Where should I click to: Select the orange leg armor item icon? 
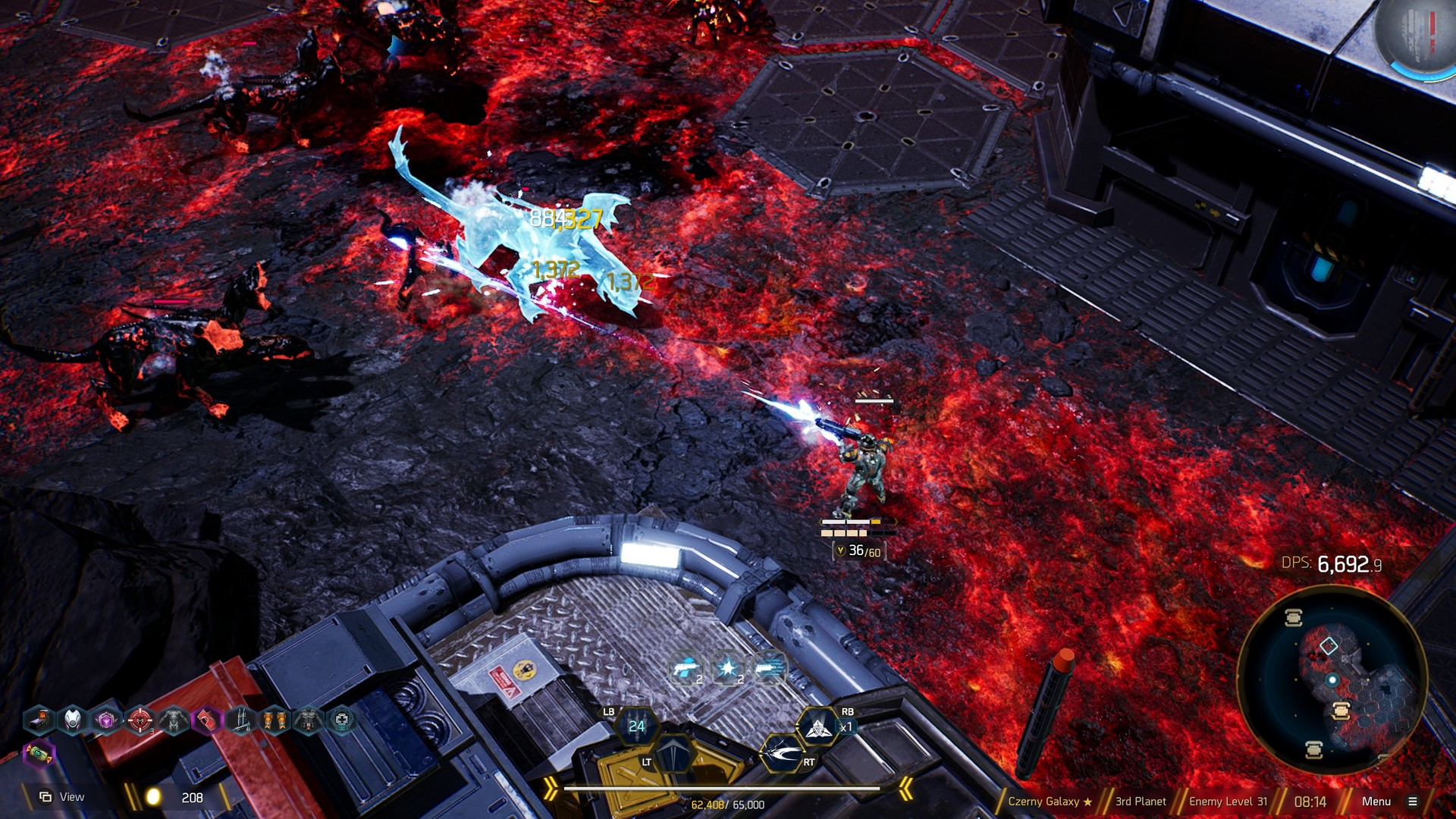275,720
